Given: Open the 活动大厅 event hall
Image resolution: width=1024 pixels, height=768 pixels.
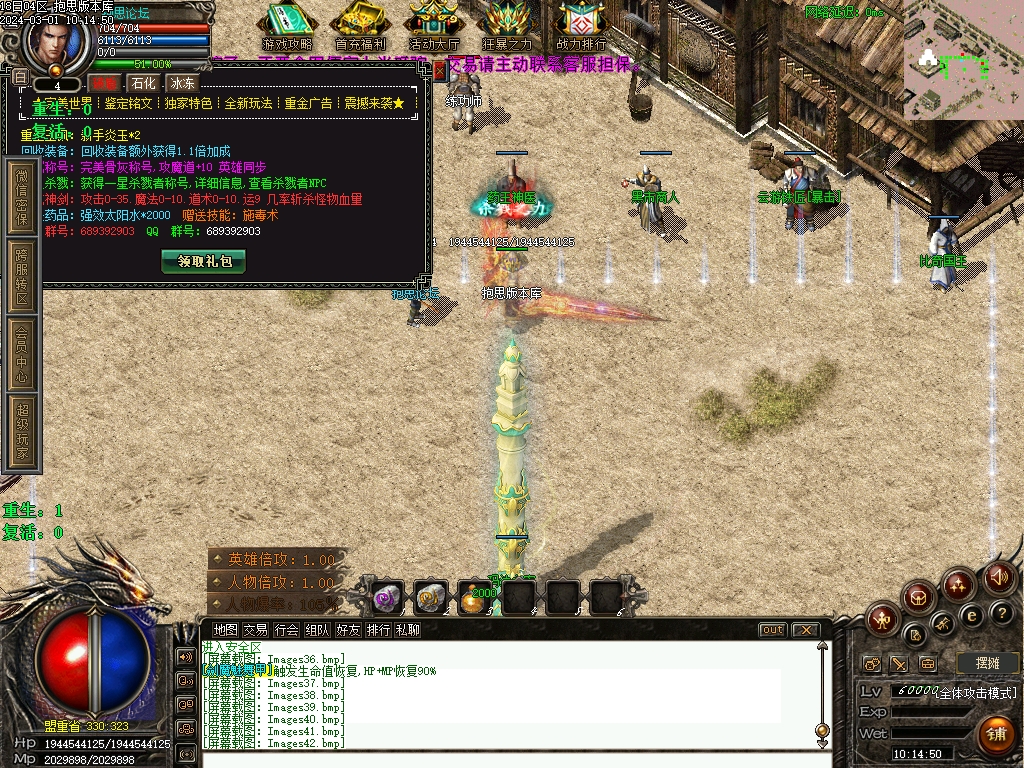Looking at the screenshot, I should point(434,27).
